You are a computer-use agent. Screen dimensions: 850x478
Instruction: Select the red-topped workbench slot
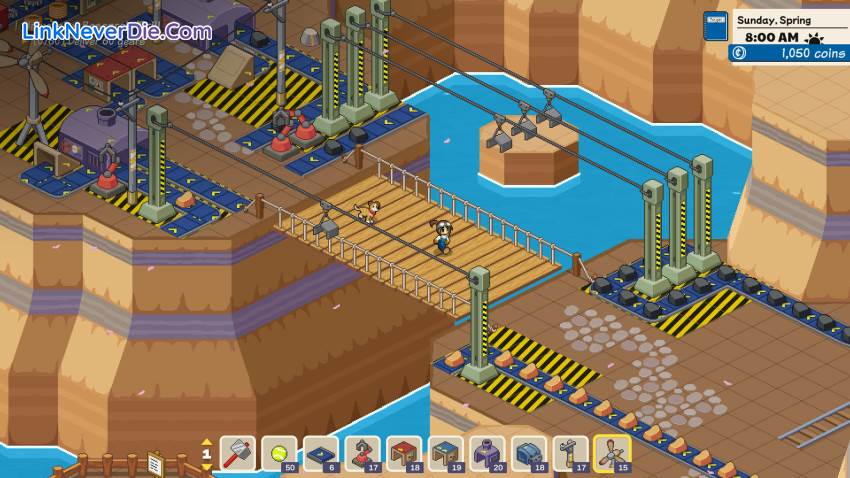pyautogui.click(x=404, y=454)
